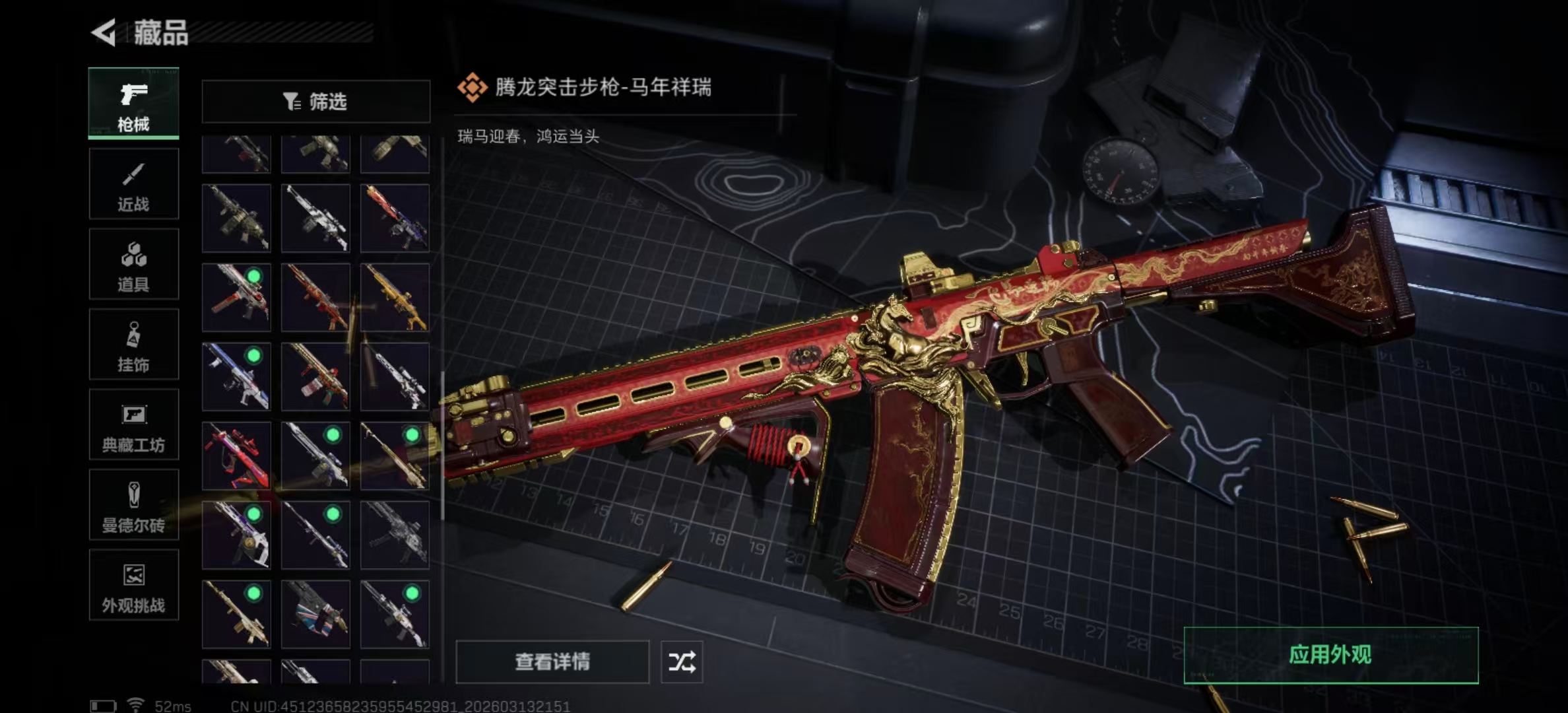Click the 查看详情 view details button

click(x=552, y=662)
